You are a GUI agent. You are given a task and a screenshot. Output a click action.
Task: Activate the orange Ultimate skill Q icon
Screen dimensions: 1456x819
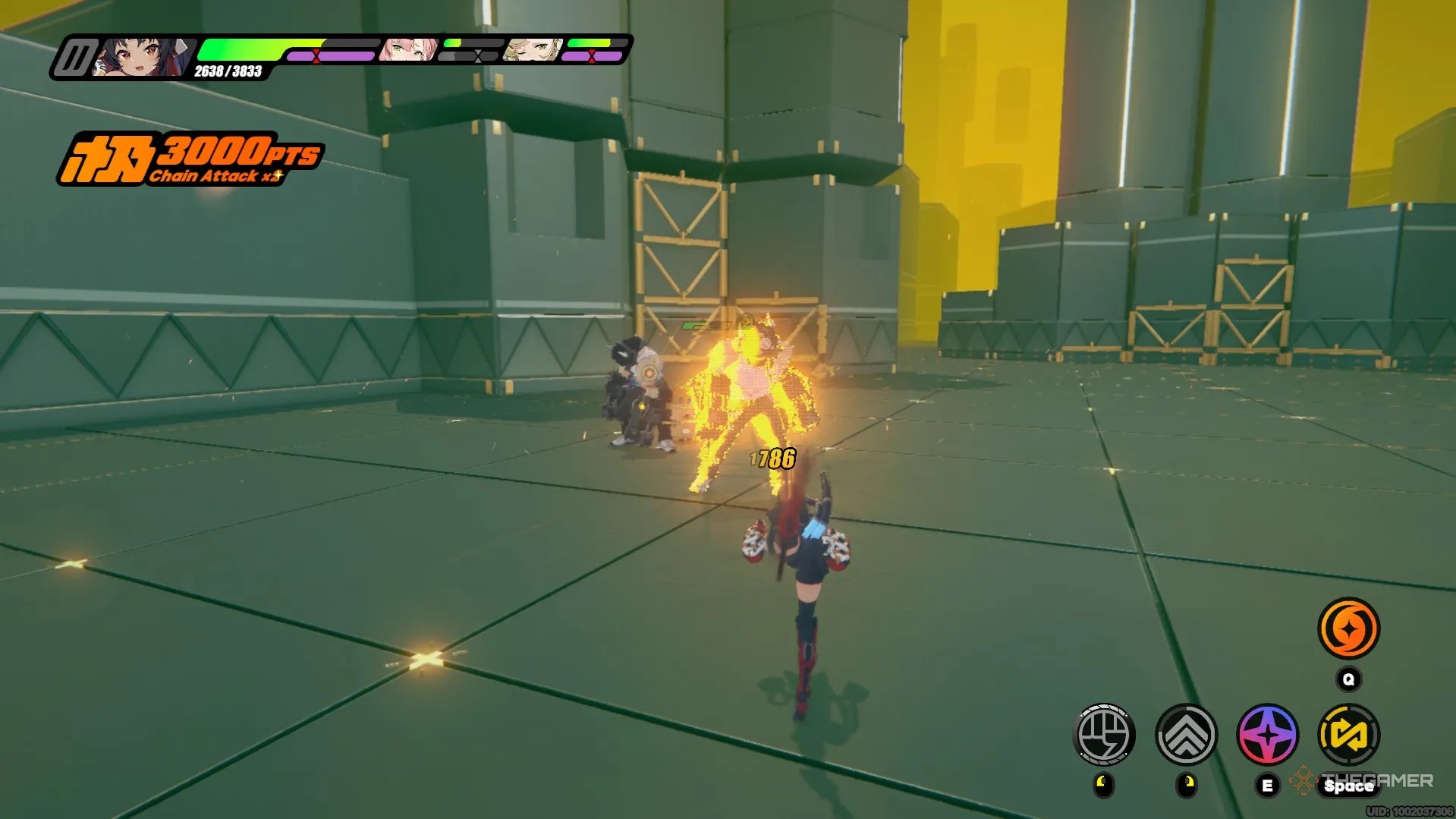[x=1350, y=627]
